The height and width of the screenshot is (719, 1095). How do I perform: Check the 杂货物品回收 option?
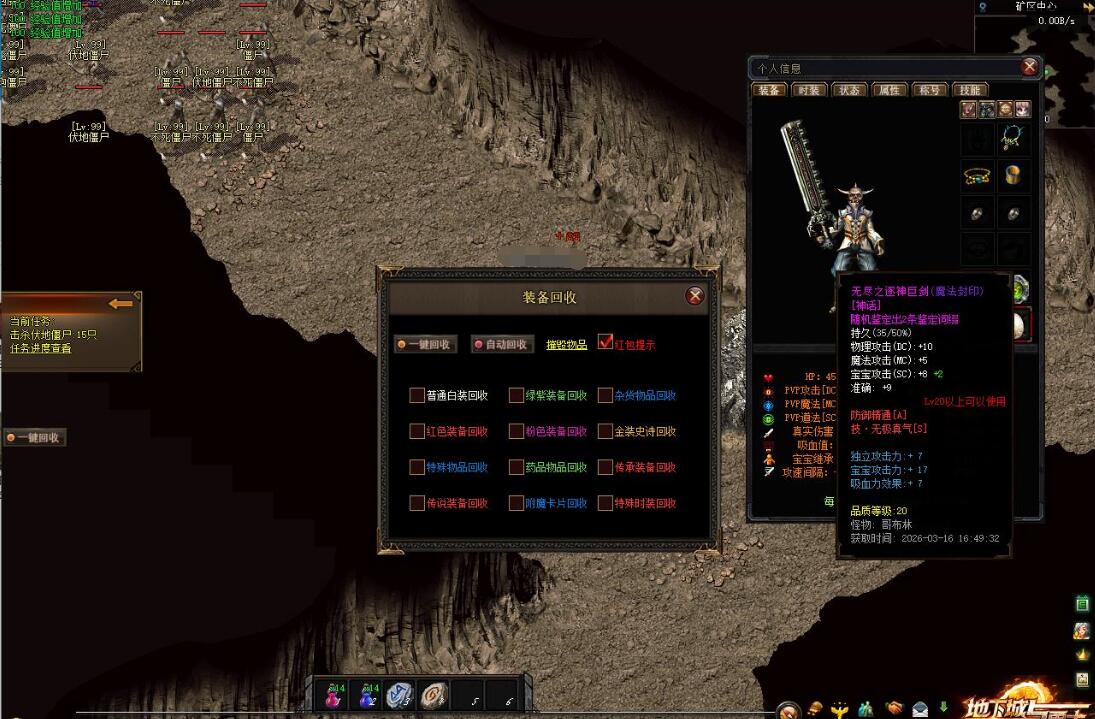[x=605, y=396]
